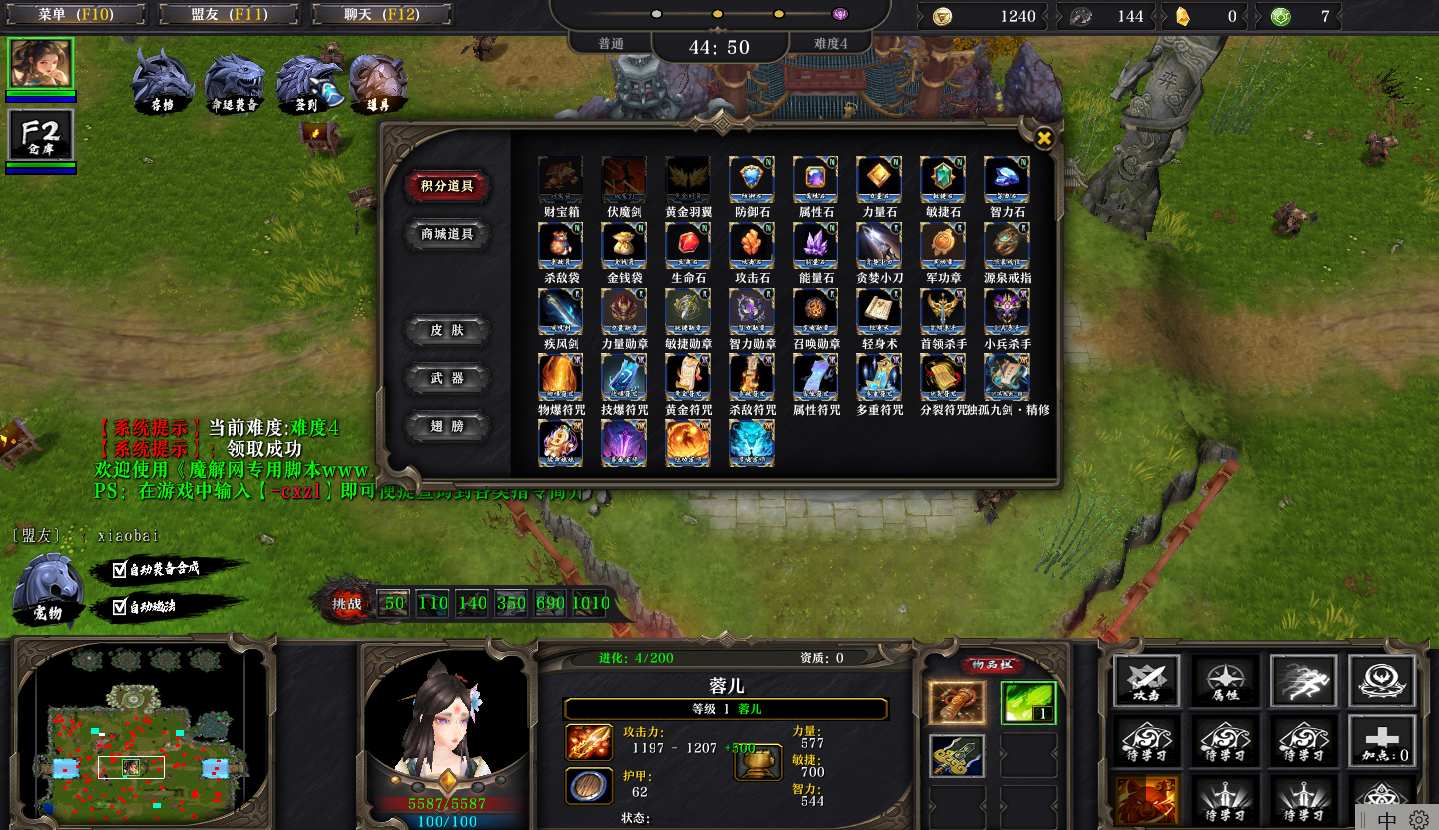Select the 轻身术 scroll item
This screenshot has width=1439, height=830.
click(880, 311)
